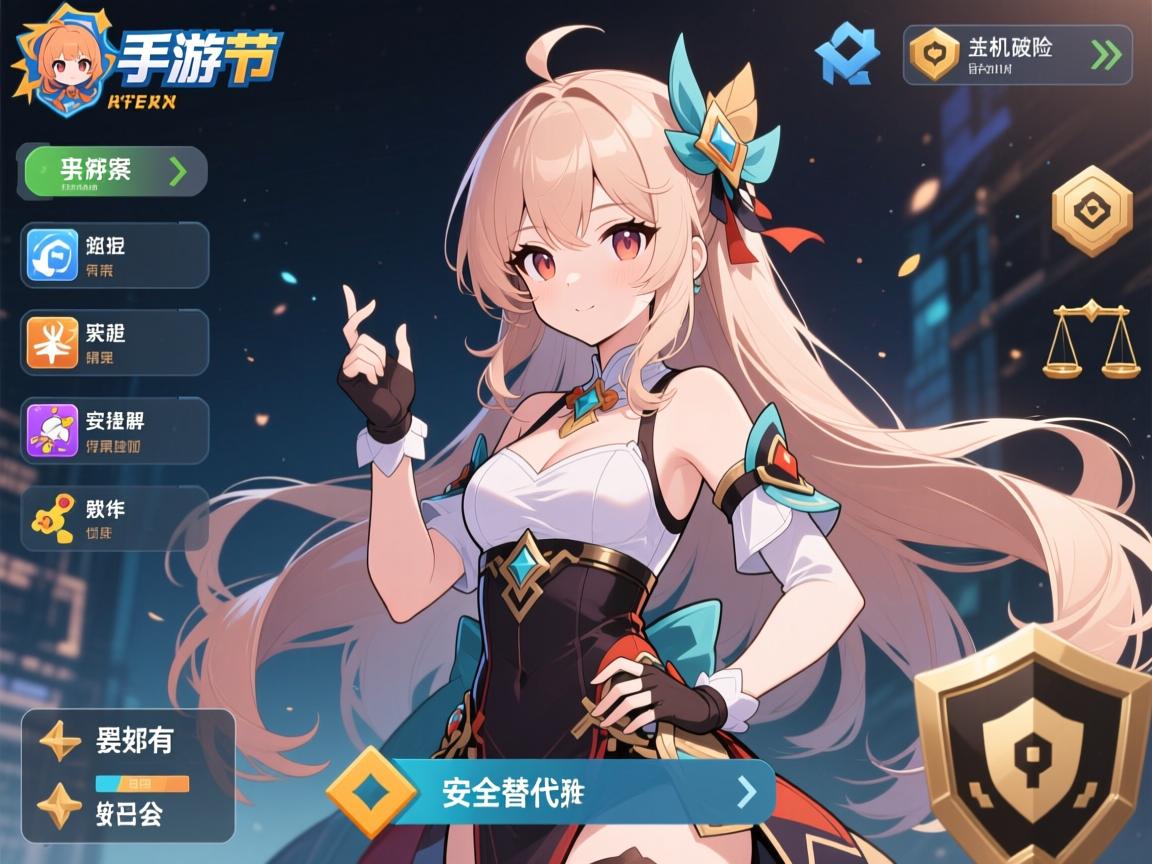Open the blue chat bubble icon menu entry
The image size is (1152, 864).
114,255
